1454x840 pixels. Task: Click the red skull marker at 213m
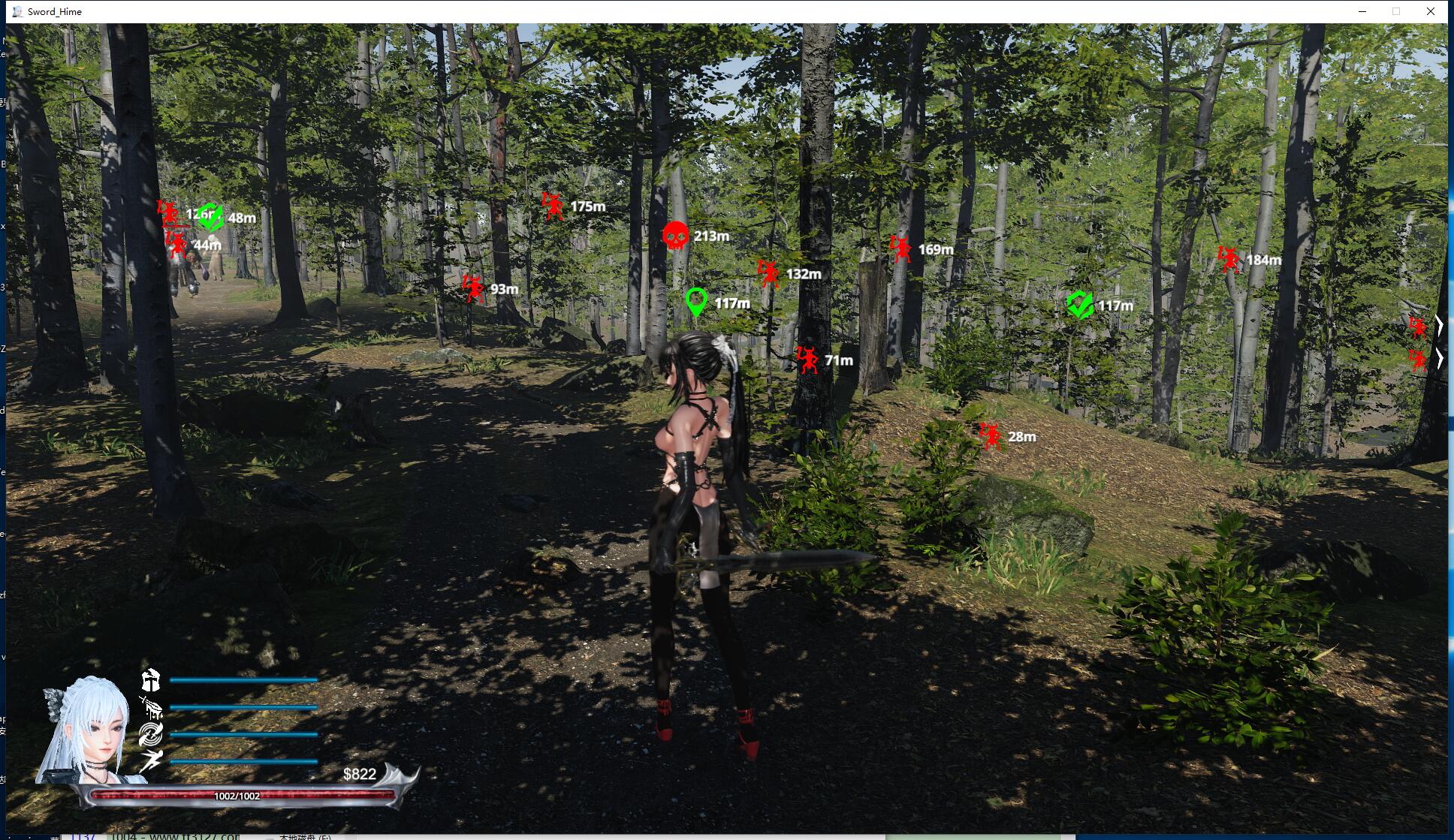coord(675,236)
